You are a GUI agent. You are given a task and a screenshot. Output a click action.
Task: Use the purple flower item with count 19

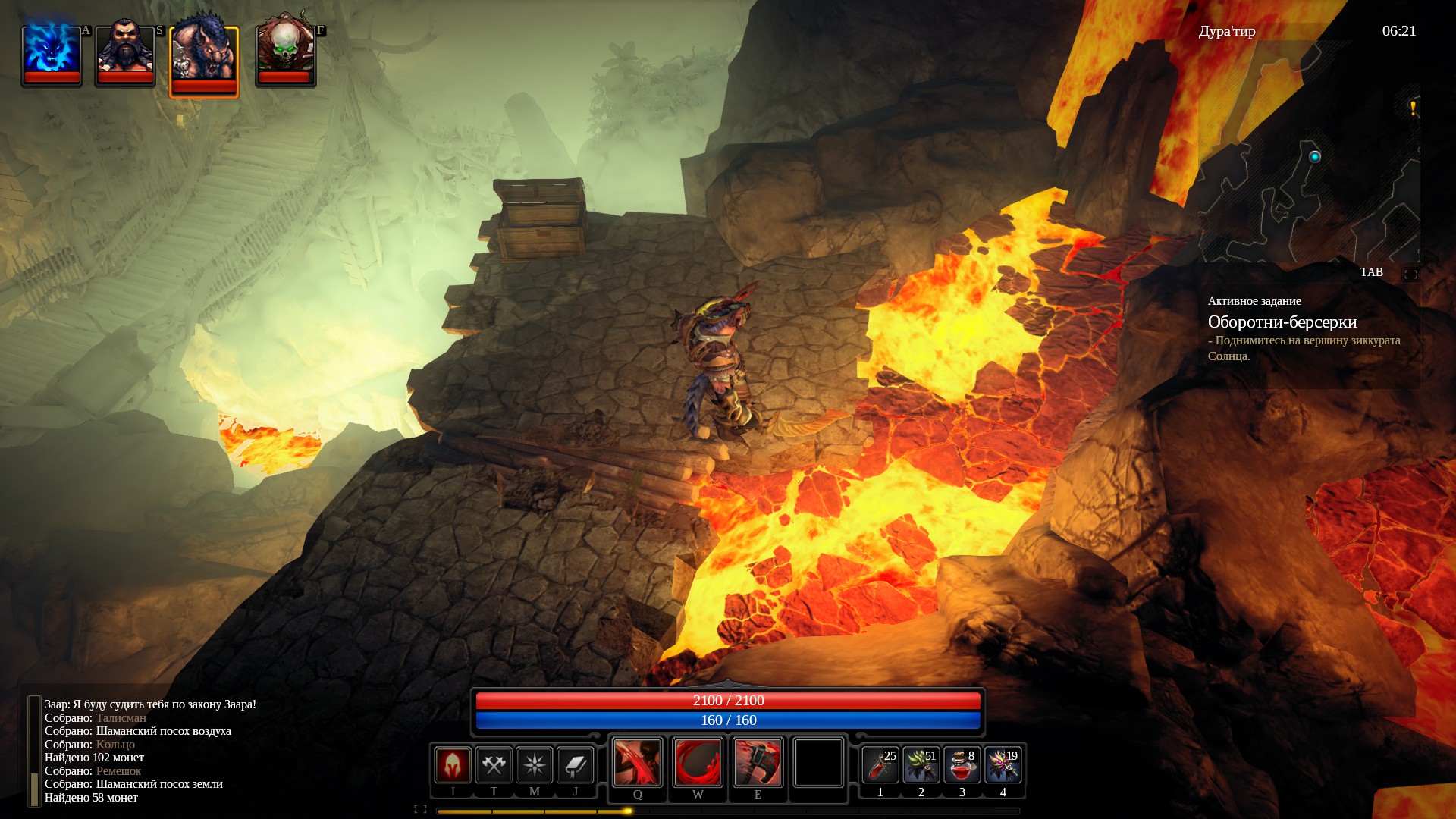(1003, 765)
